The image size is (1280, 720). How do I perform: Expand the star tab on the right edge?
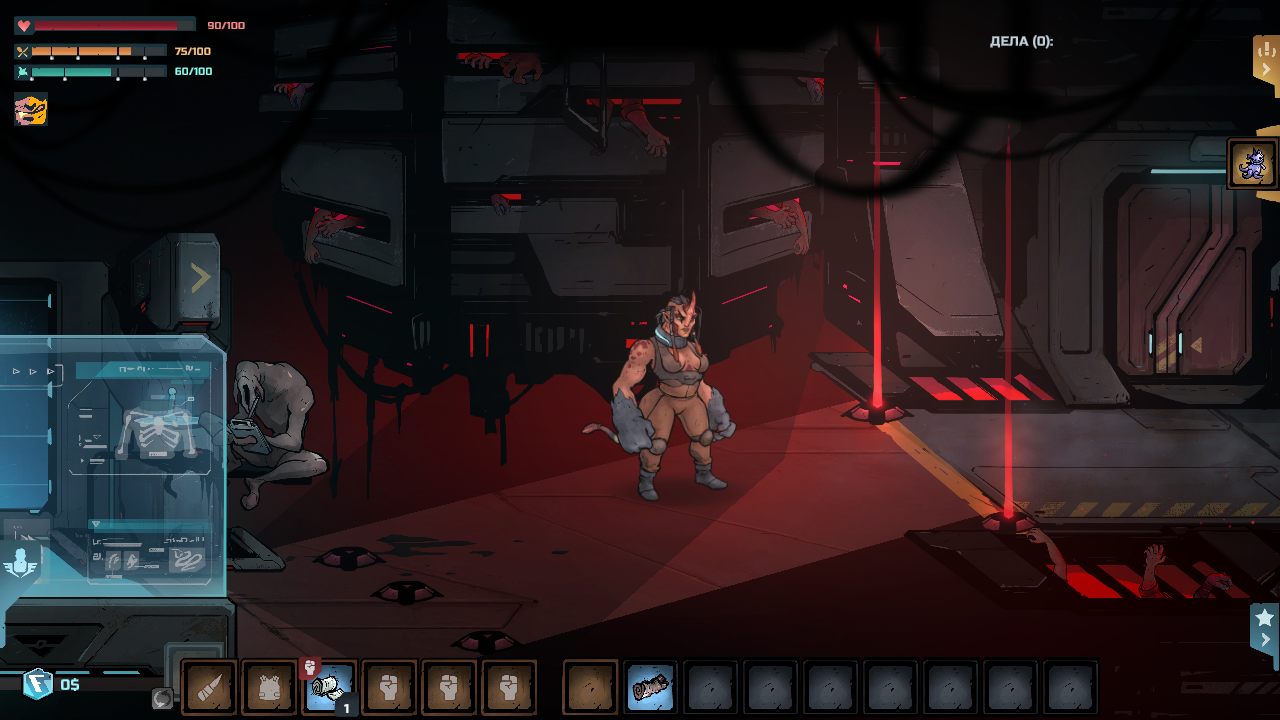coord(1264,627)
